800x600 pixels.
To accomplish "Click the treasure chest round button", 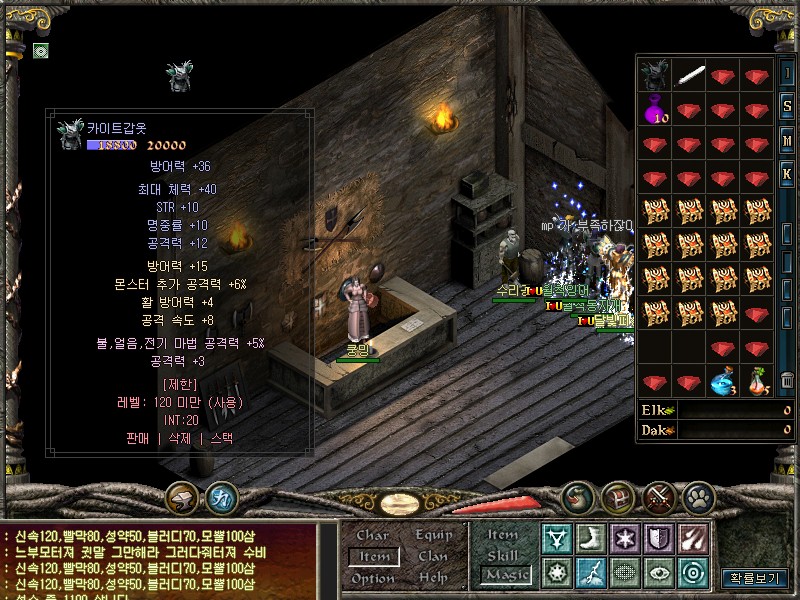I will coord(619,496).
